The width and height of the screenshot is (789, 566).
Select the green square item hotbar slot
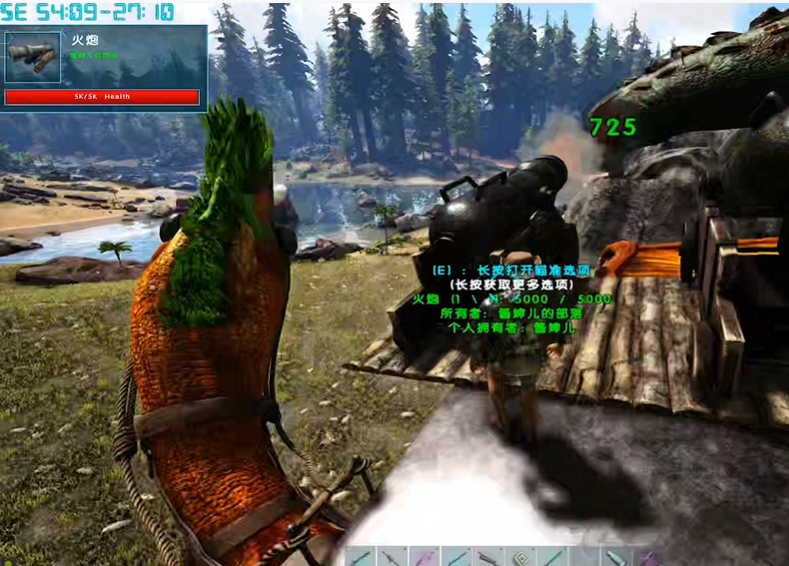pos(521,556)
